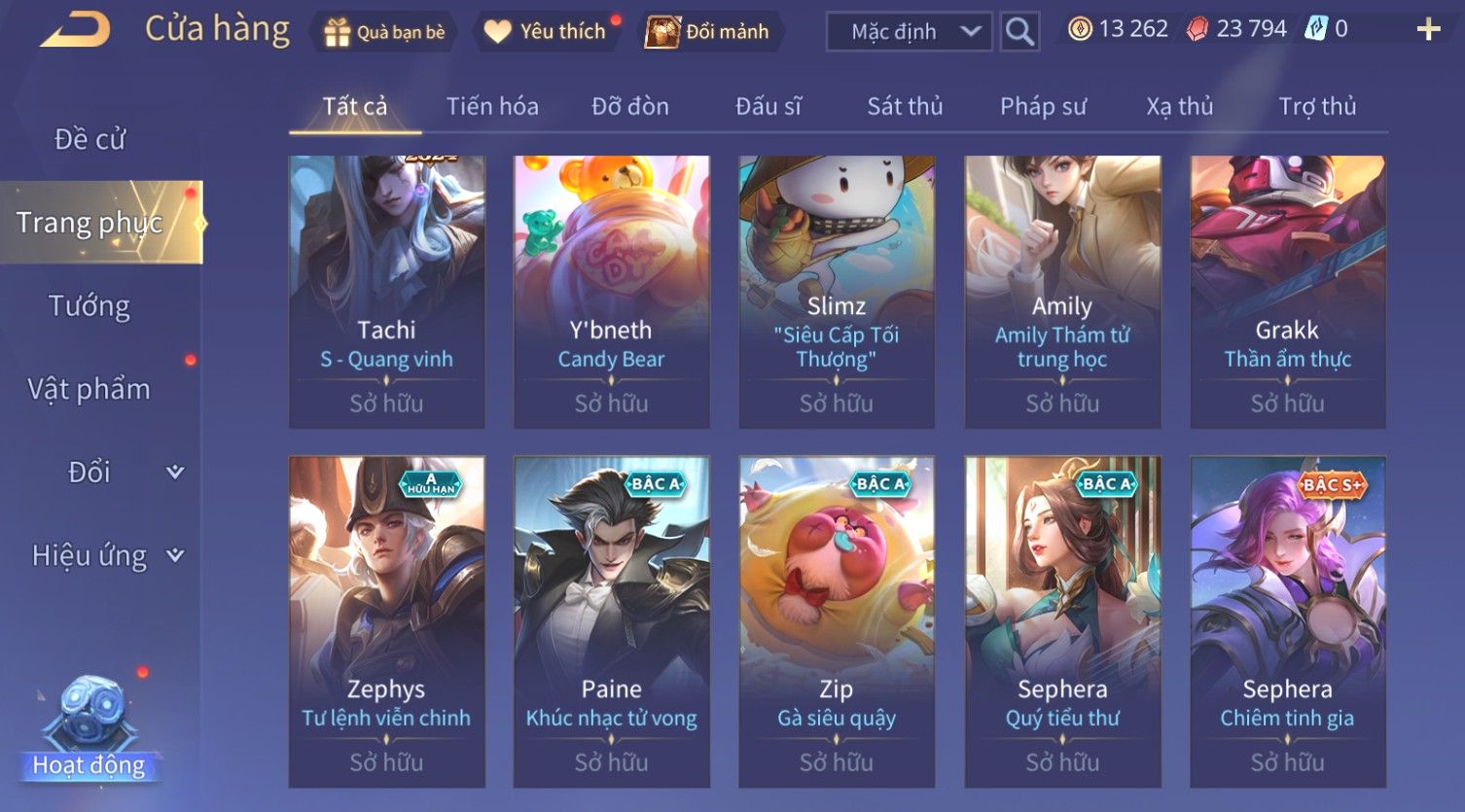Open Quà bạn bè gift section
Image resolution: width=1465 pixels, height=812 pixels.
pos(384,32)
